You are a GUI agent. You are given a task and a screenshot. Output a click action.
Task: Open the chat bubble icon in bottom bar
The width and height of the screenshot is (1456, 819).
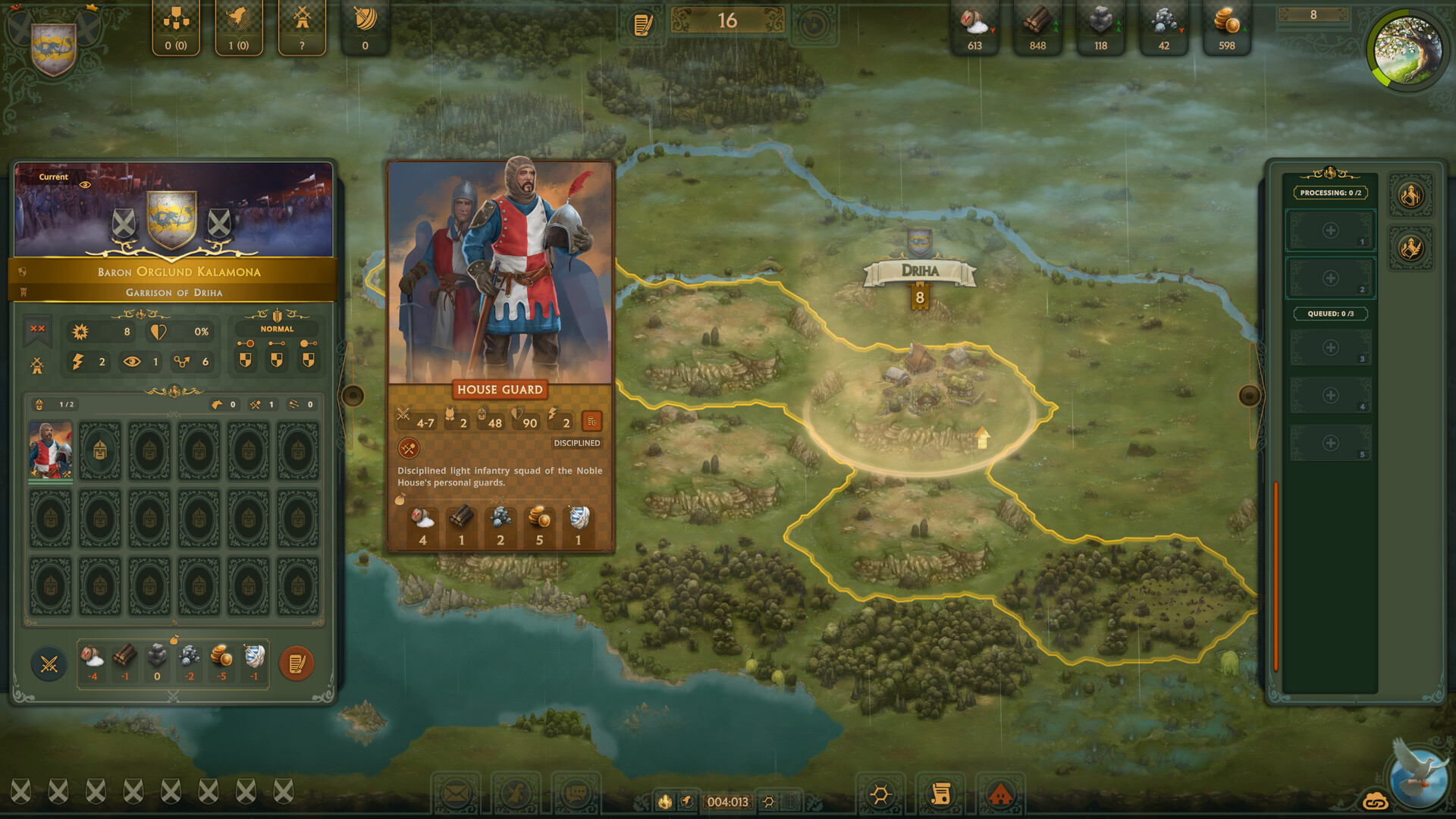[x=579, y=792]
